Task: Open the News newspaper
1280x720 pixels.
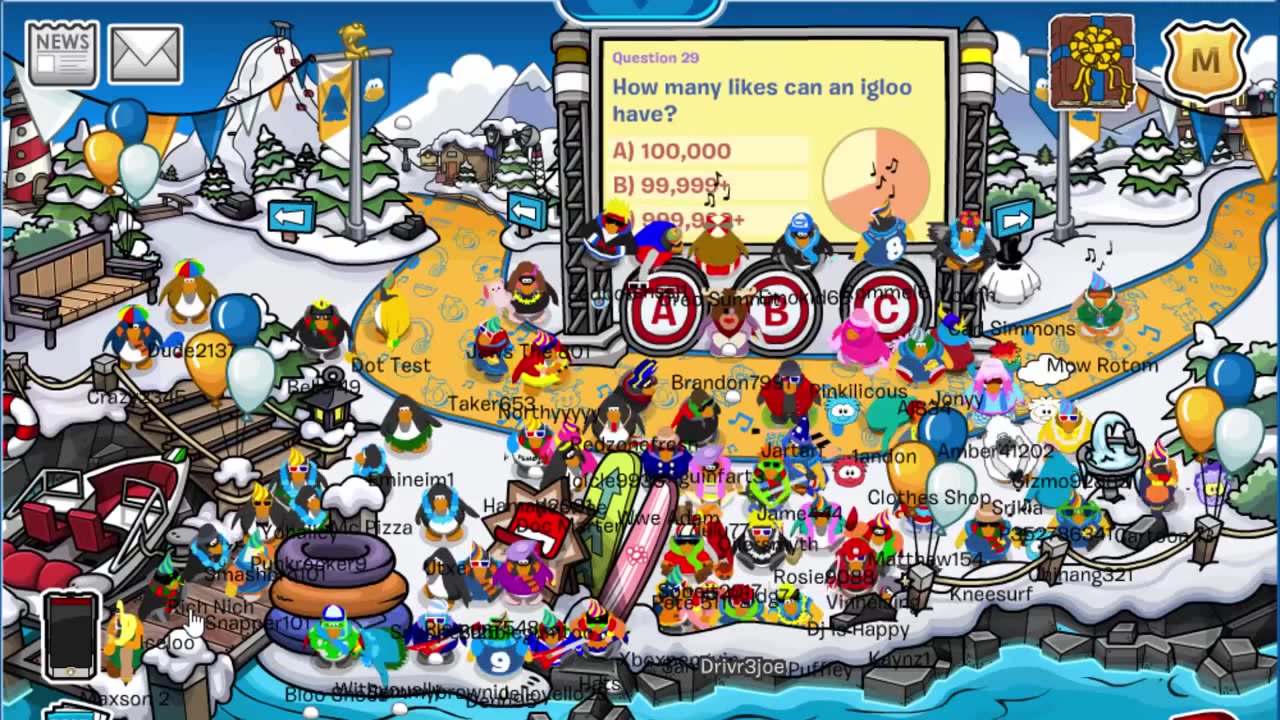Action: point(63,53)
